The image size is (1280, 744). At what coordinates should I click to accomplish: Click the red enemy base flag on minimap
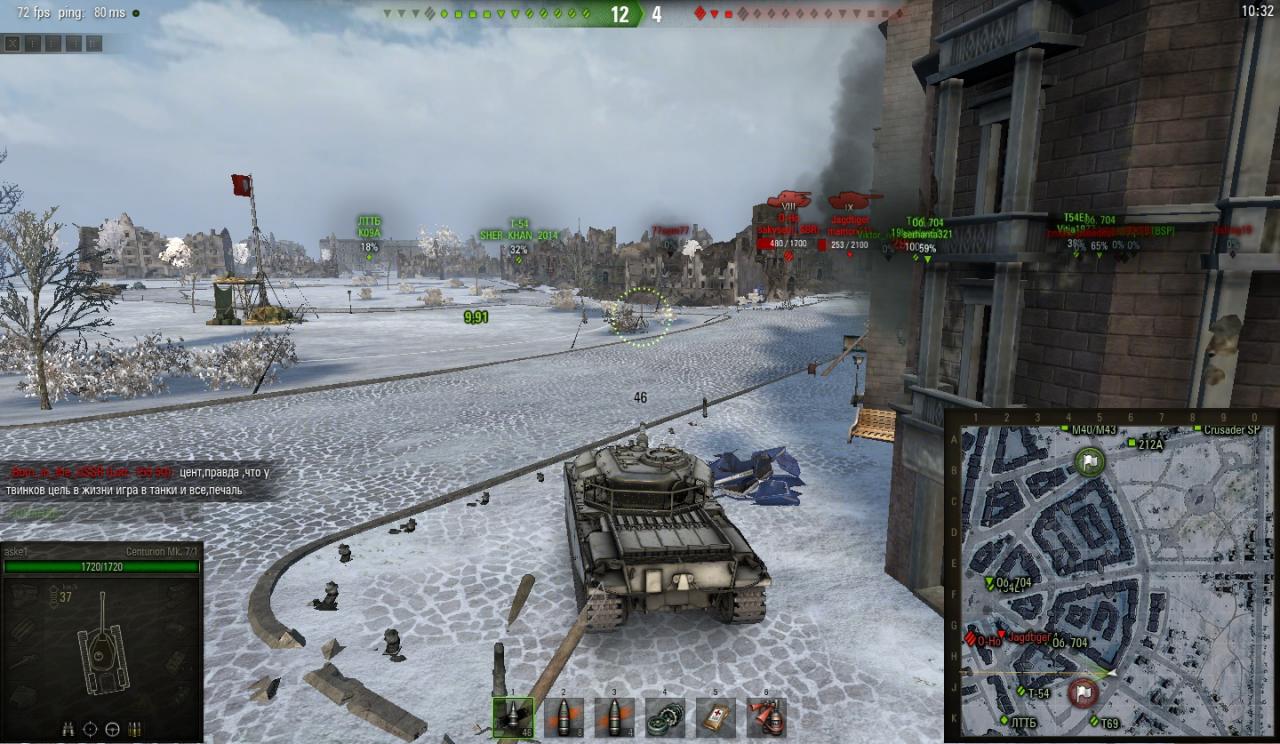[x=1083, y=692]
